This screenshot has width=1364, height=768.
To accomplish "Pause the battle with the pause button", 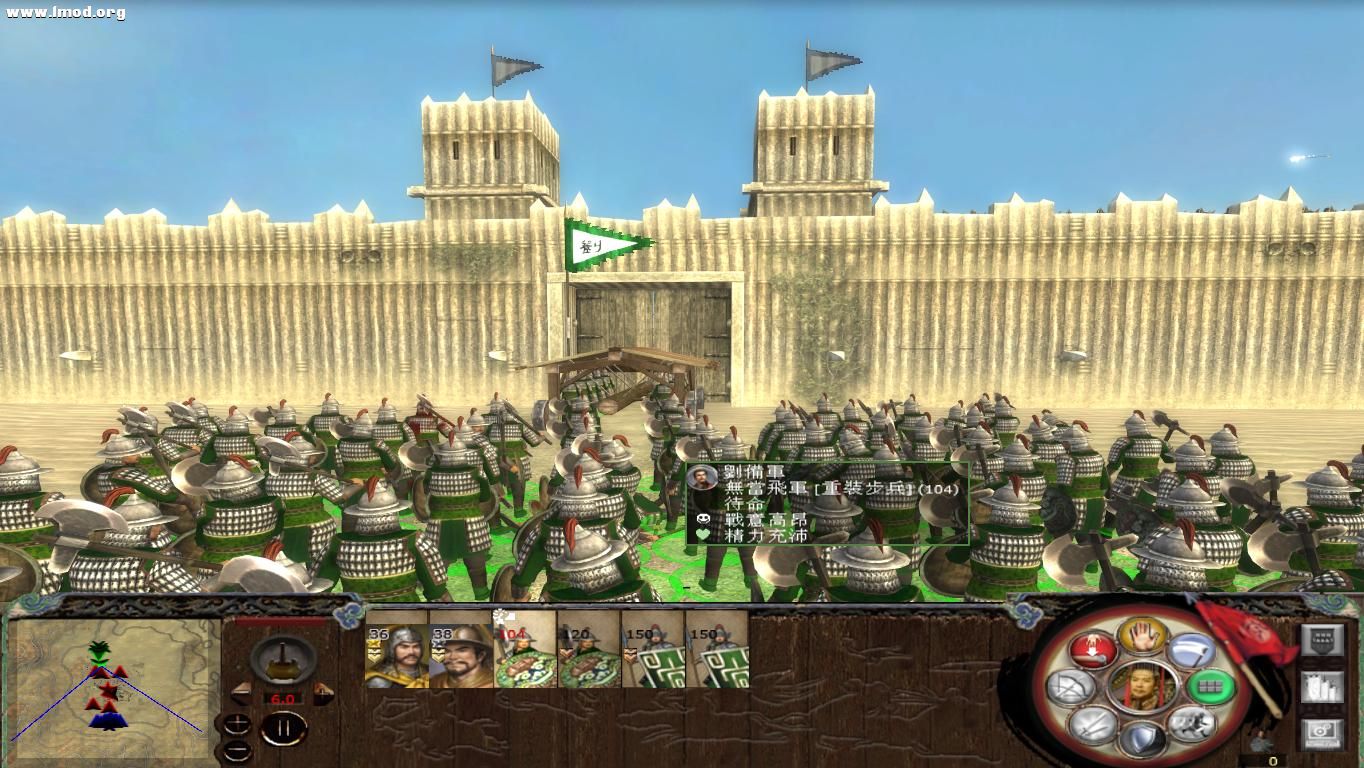I will (285, 727).
